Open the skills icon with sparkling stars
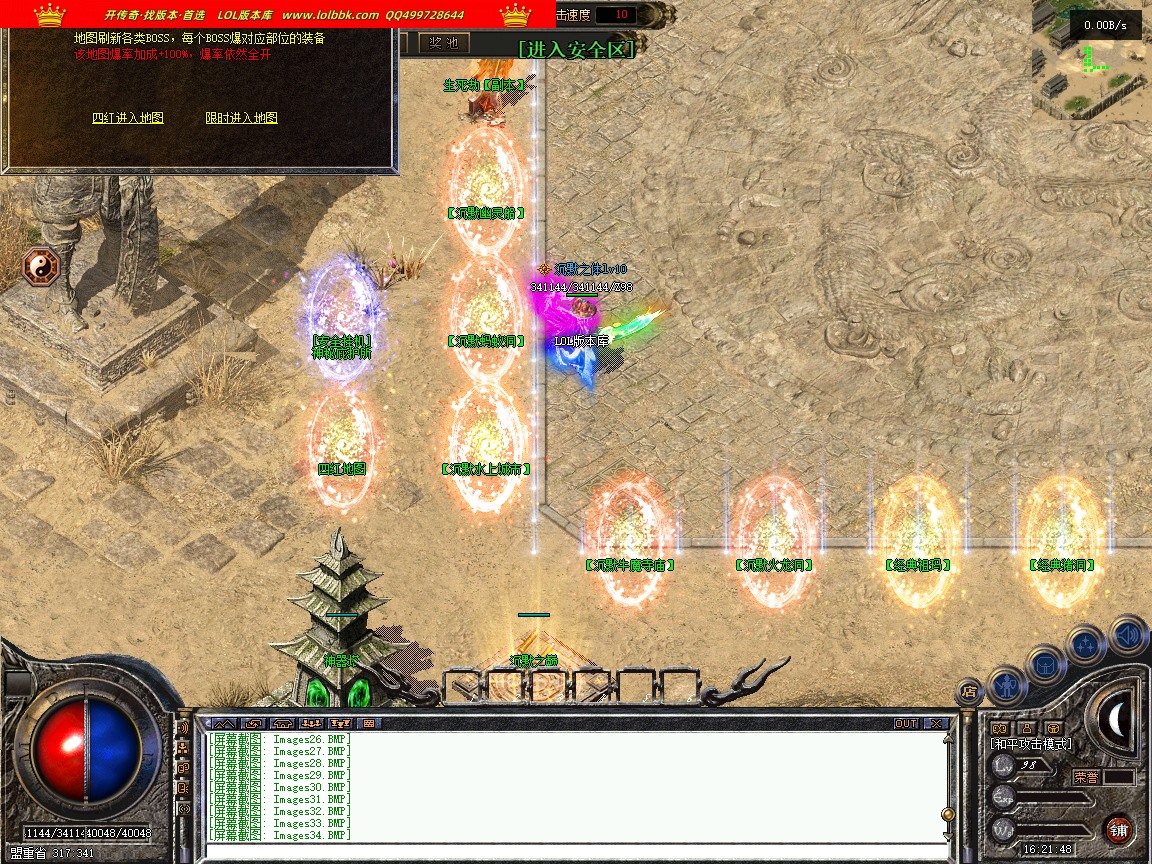 point(1086,645)
